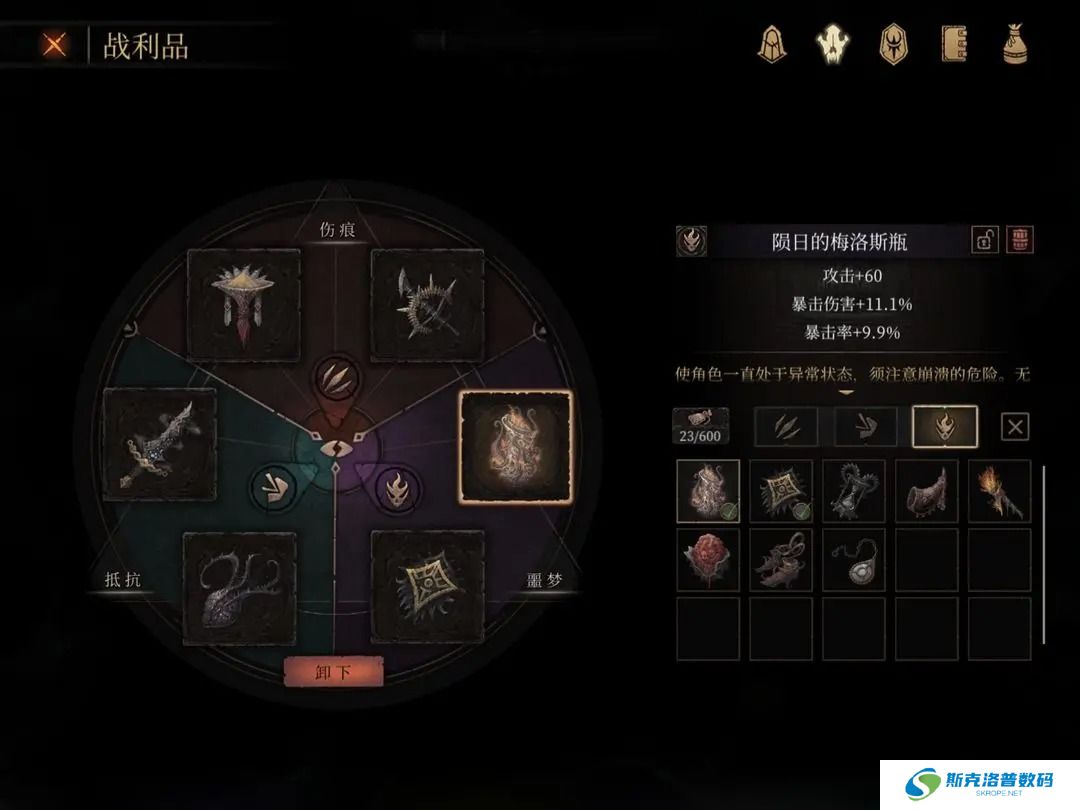Image resolution: width=1080 pixels, height=810 pixels.
Task: Open the journal book tab
Action: (954, 44)
